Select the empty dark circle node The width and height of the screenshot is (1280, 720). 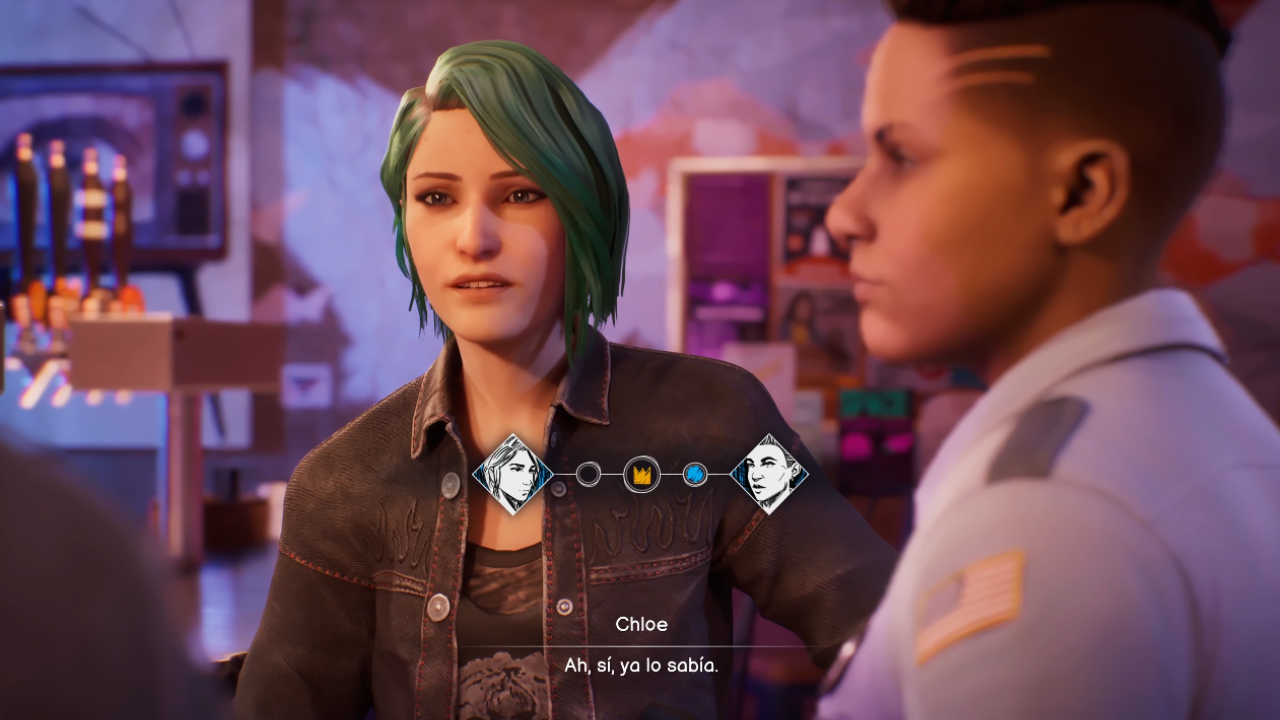pos(588,474)
